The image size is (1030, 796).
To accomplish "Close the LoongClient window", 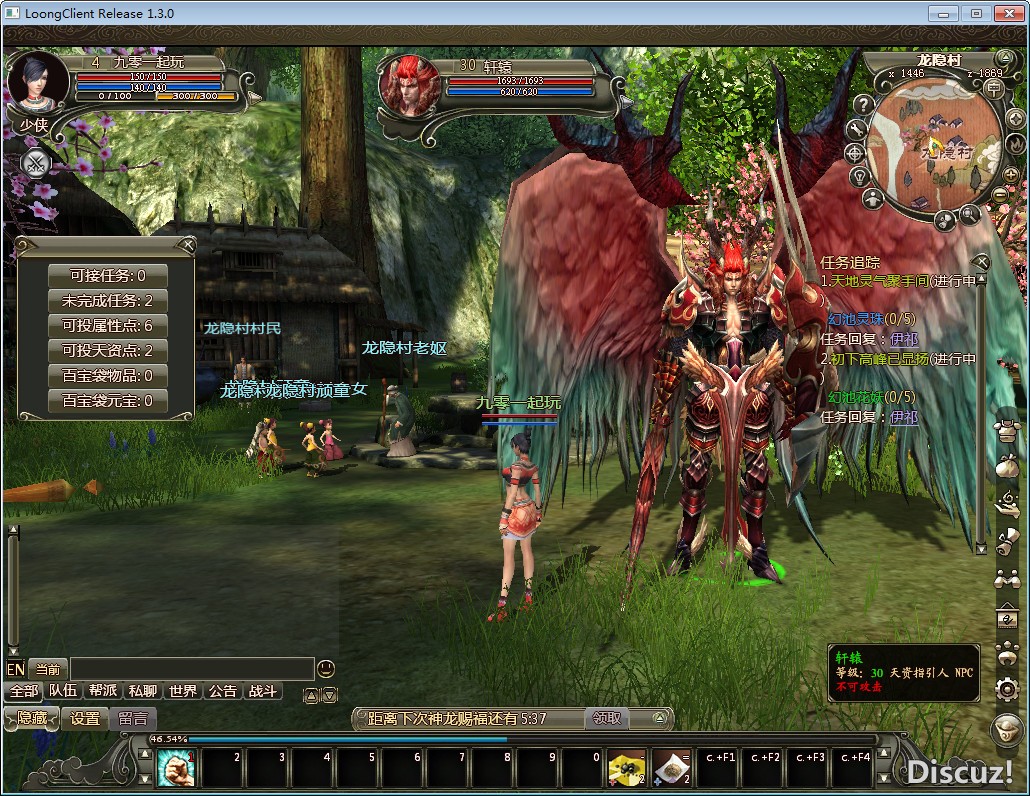I will (1007, 13).
